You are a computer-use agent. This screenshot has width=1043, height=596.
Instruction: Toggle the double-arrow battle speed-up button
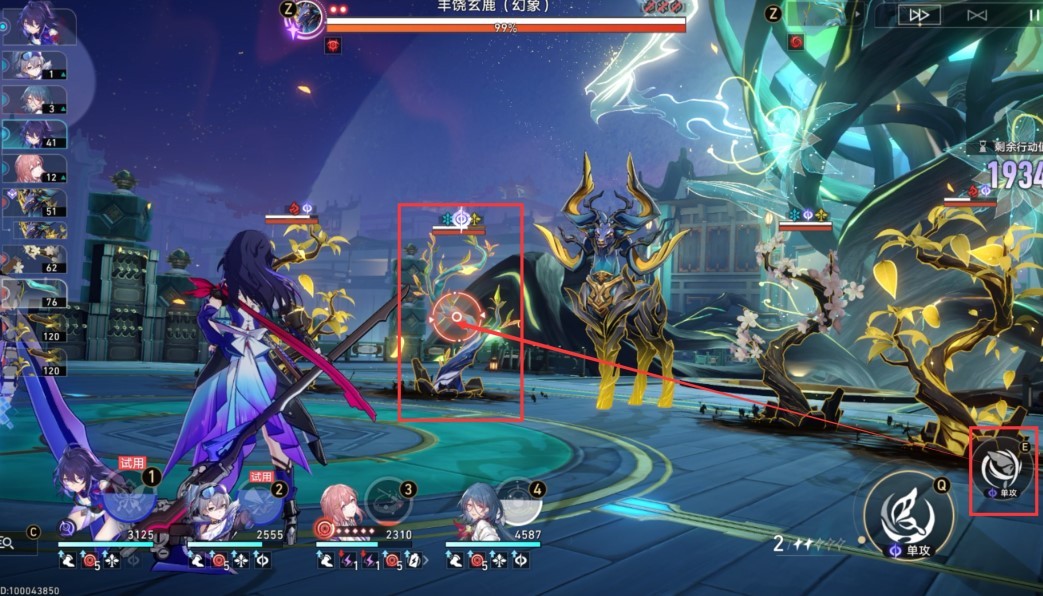click(919, 15)
